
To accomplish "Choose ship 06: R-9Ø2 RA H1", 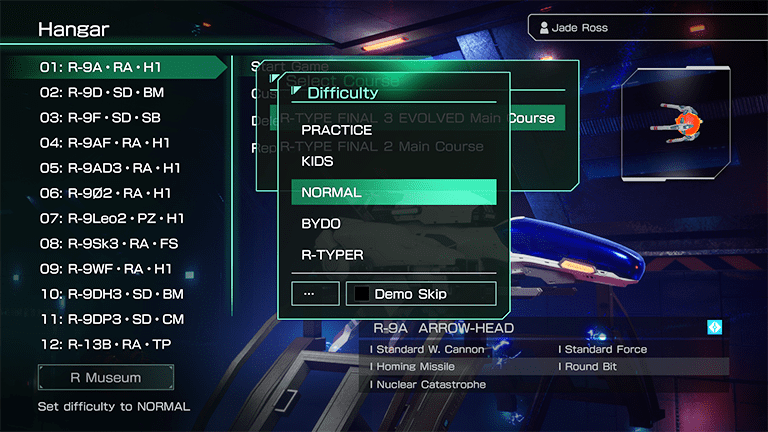I will click(x=105, y=193).
